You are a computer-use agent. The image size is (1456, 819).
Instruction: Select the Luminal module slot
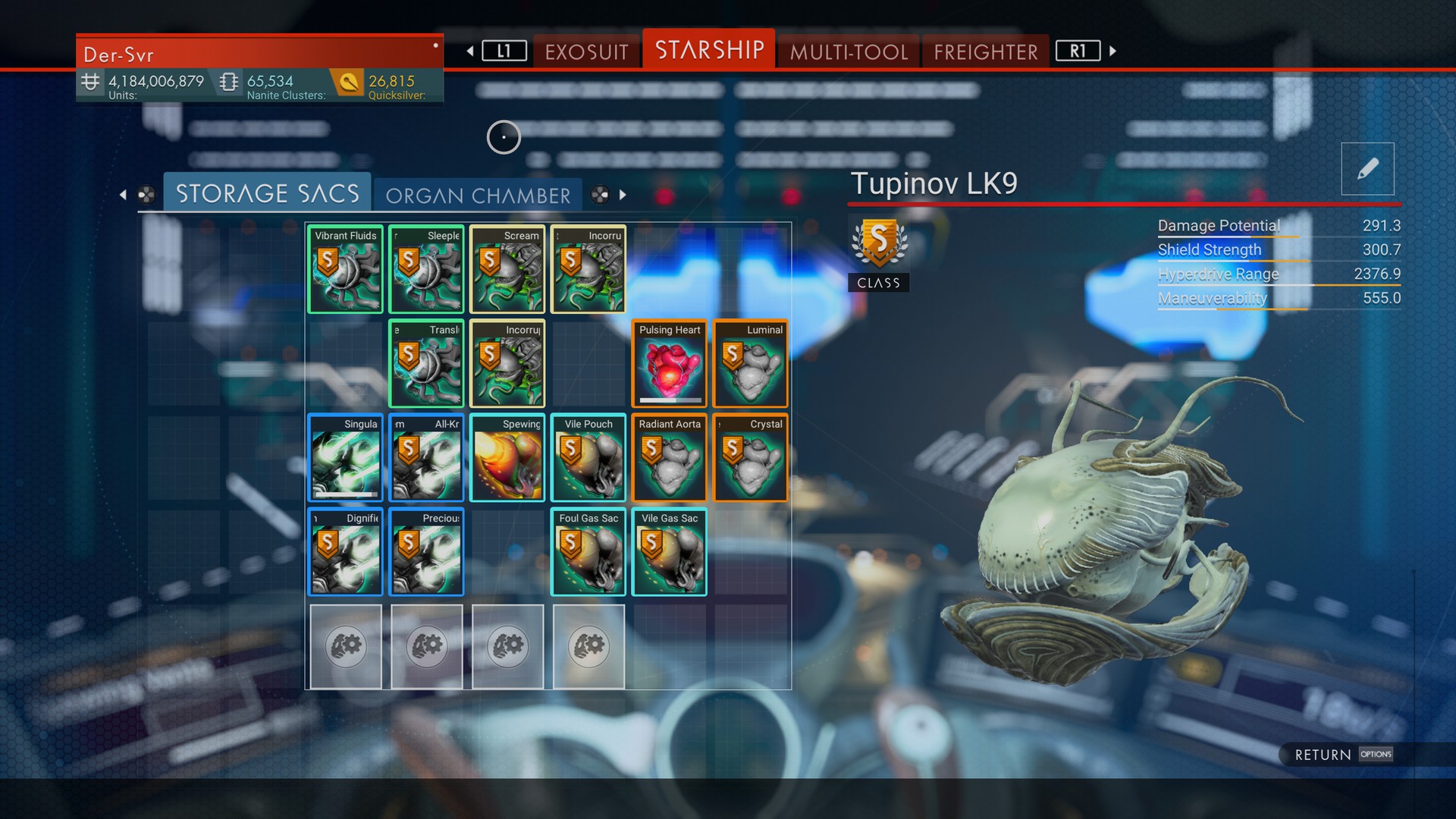coord(751,364)
